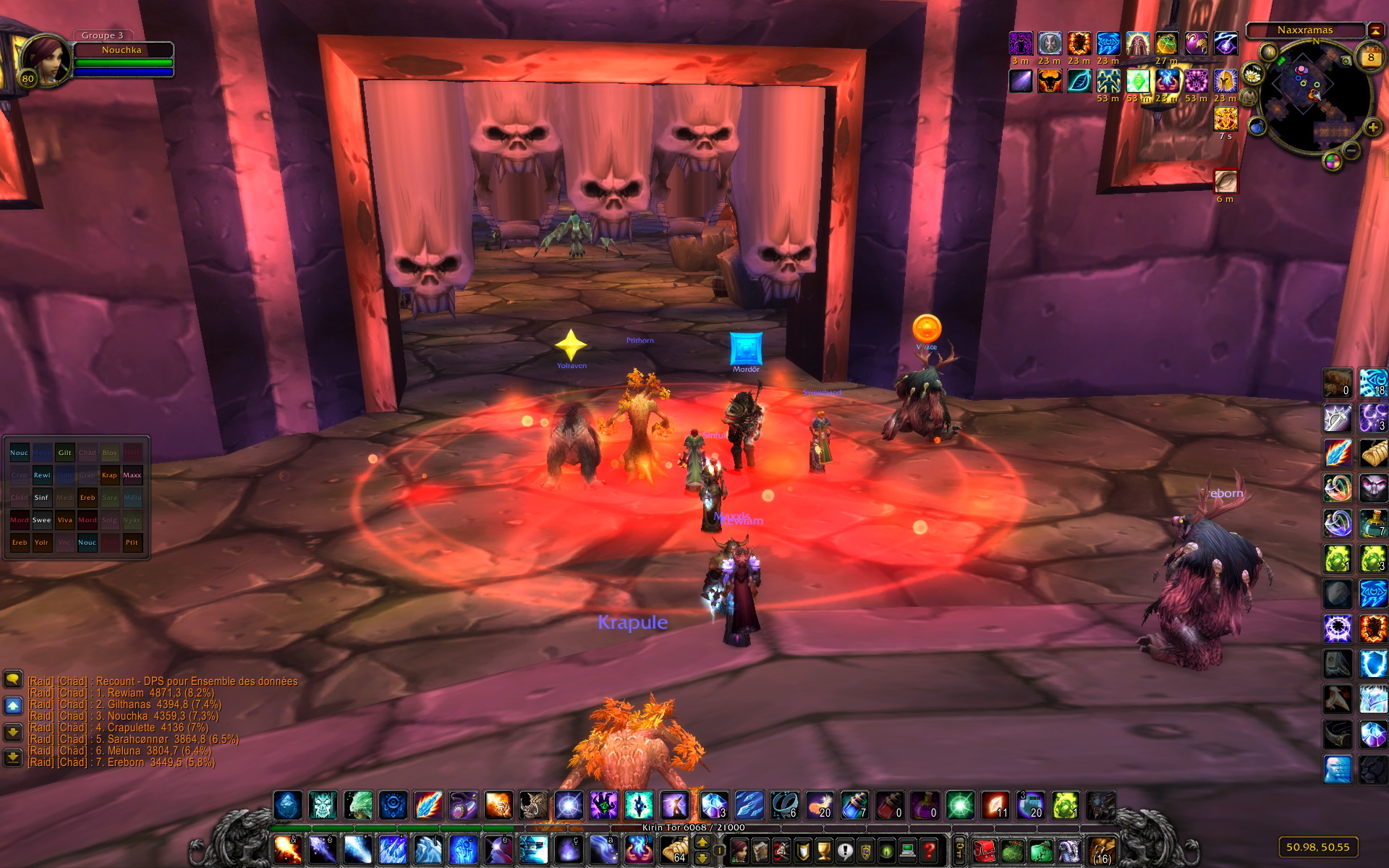Open the chat menu speech bubble button
Screen dimensions: 1389x868
click(x=13, y=678)
